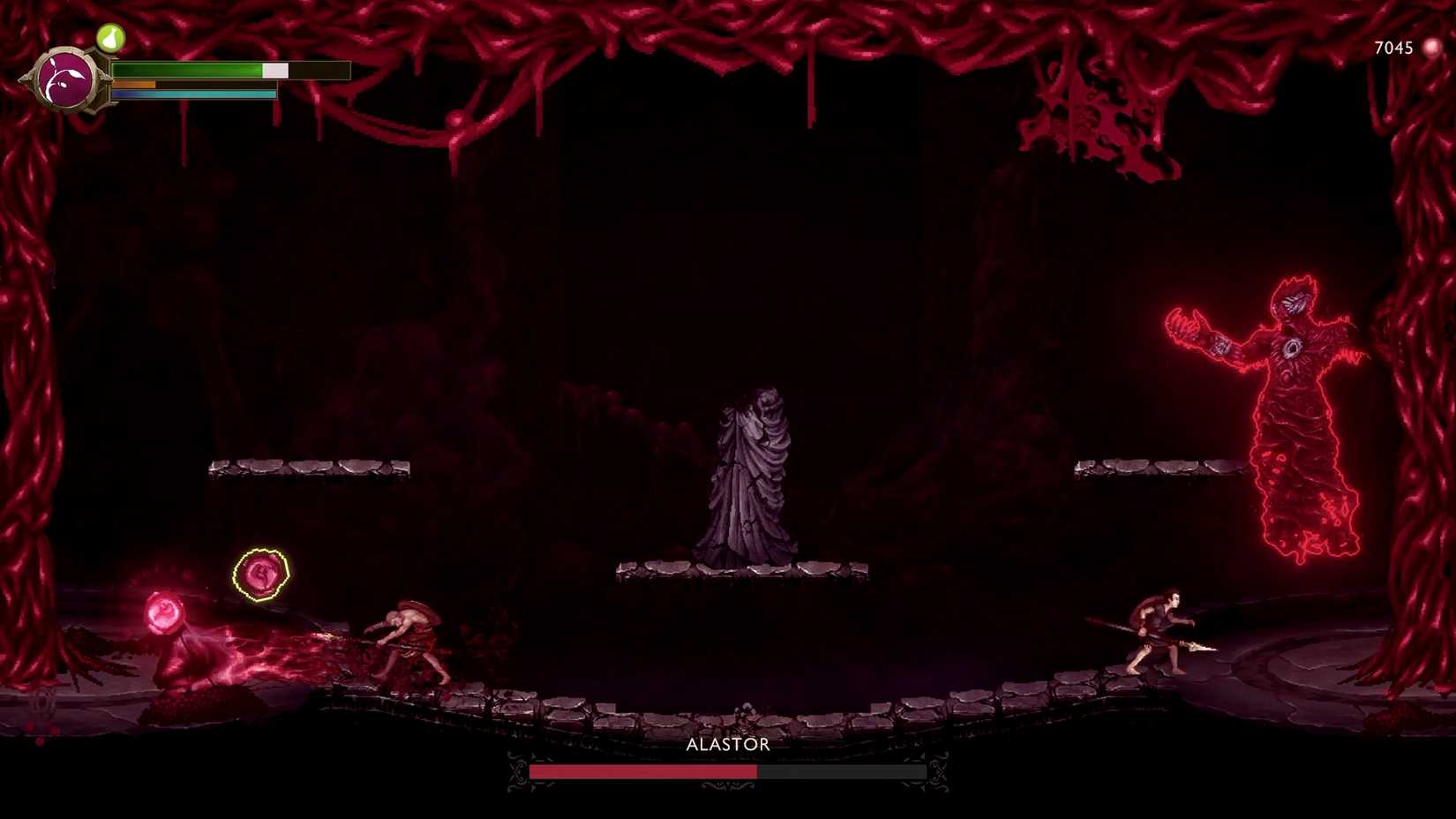Click Alastor's red boss health bar

(644, 771)
